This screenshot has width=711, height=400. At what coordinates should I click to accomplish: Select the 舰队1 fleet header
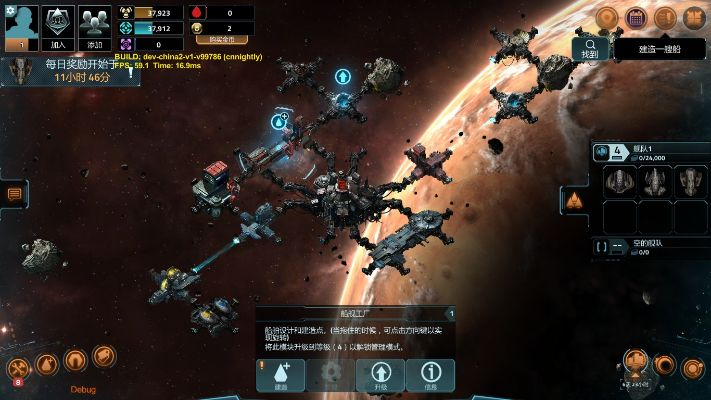650,152
